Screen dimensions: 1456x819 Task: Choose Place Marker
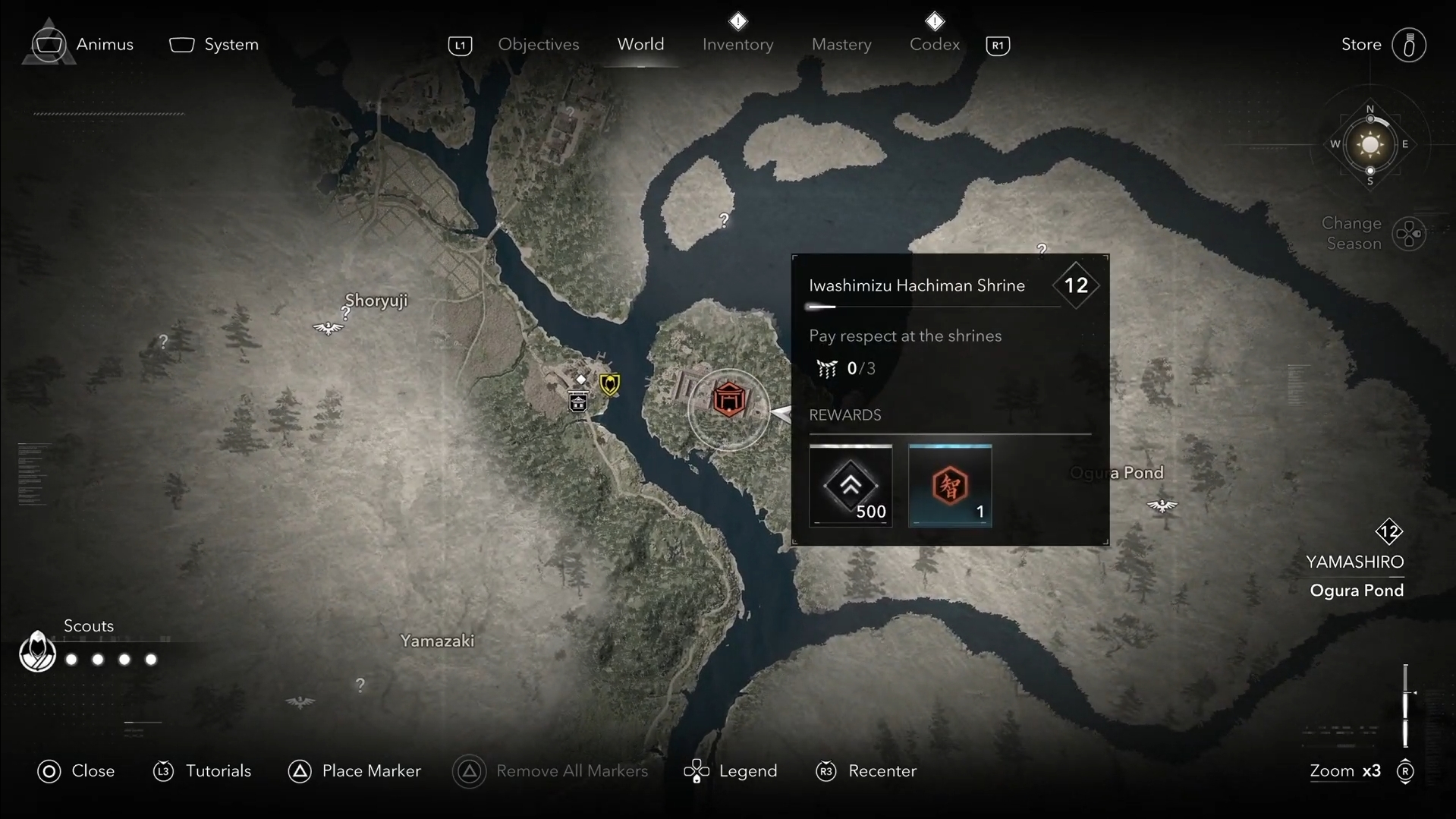(354, 771)
